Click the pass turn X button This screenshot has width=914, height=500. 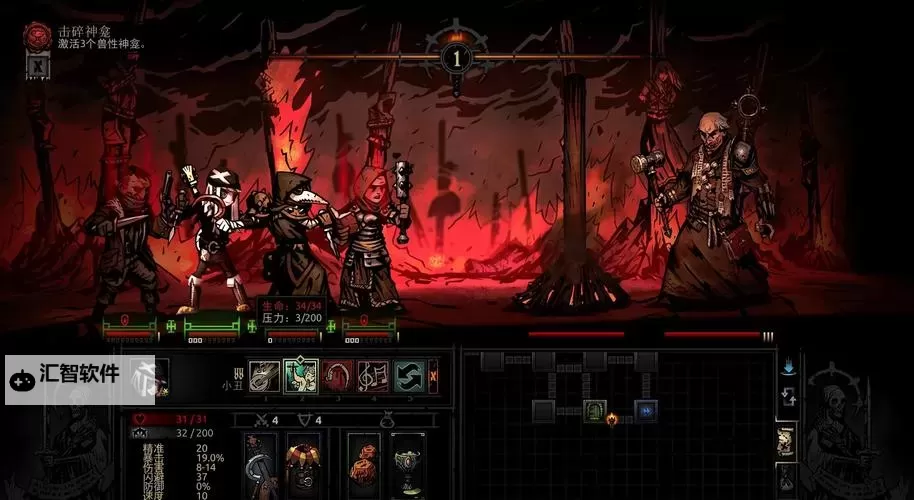[433, 376]
